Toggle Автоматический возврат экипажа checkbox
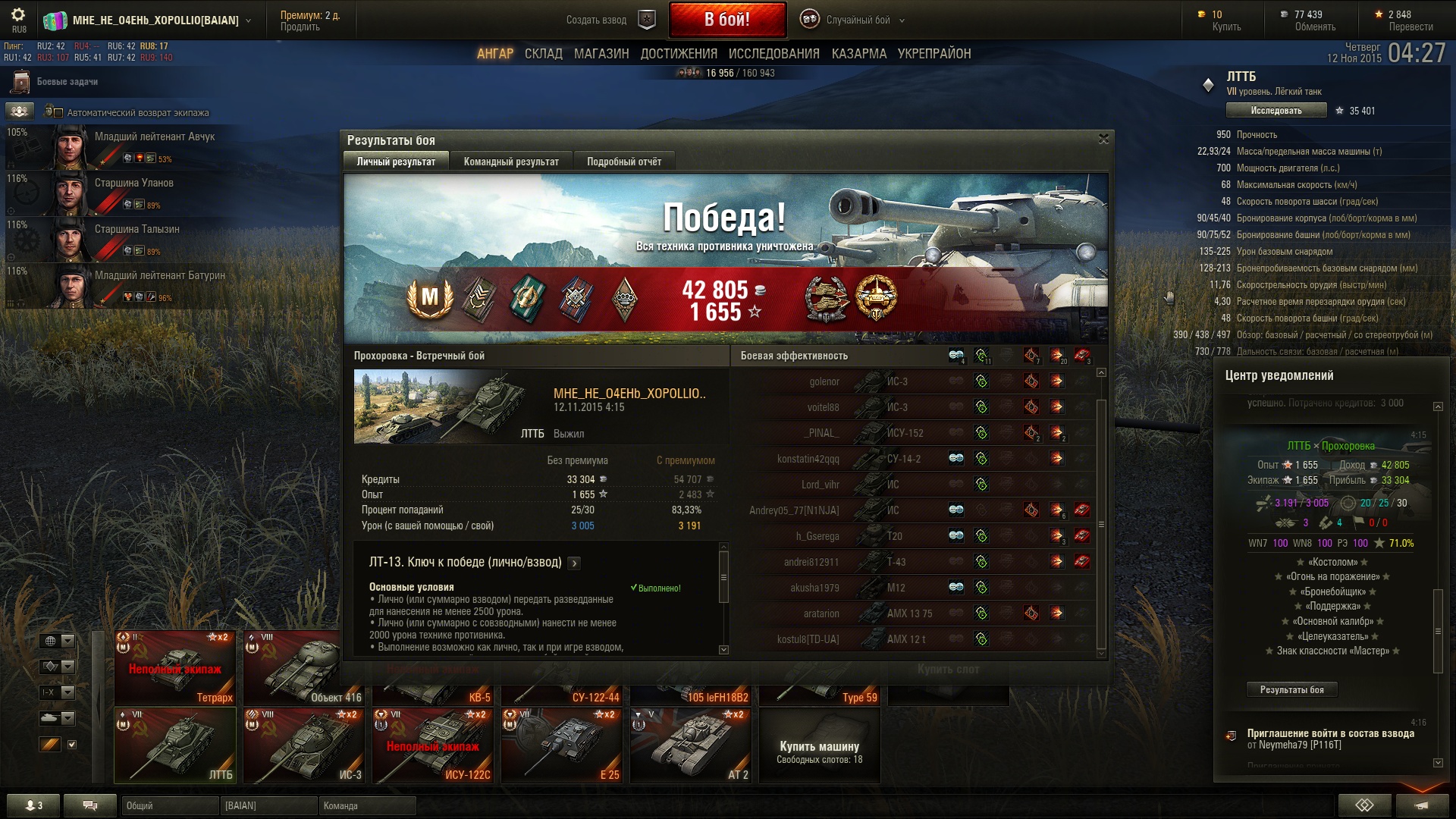This screenshot has width=1456, height=819. click(x=58, y=113)
